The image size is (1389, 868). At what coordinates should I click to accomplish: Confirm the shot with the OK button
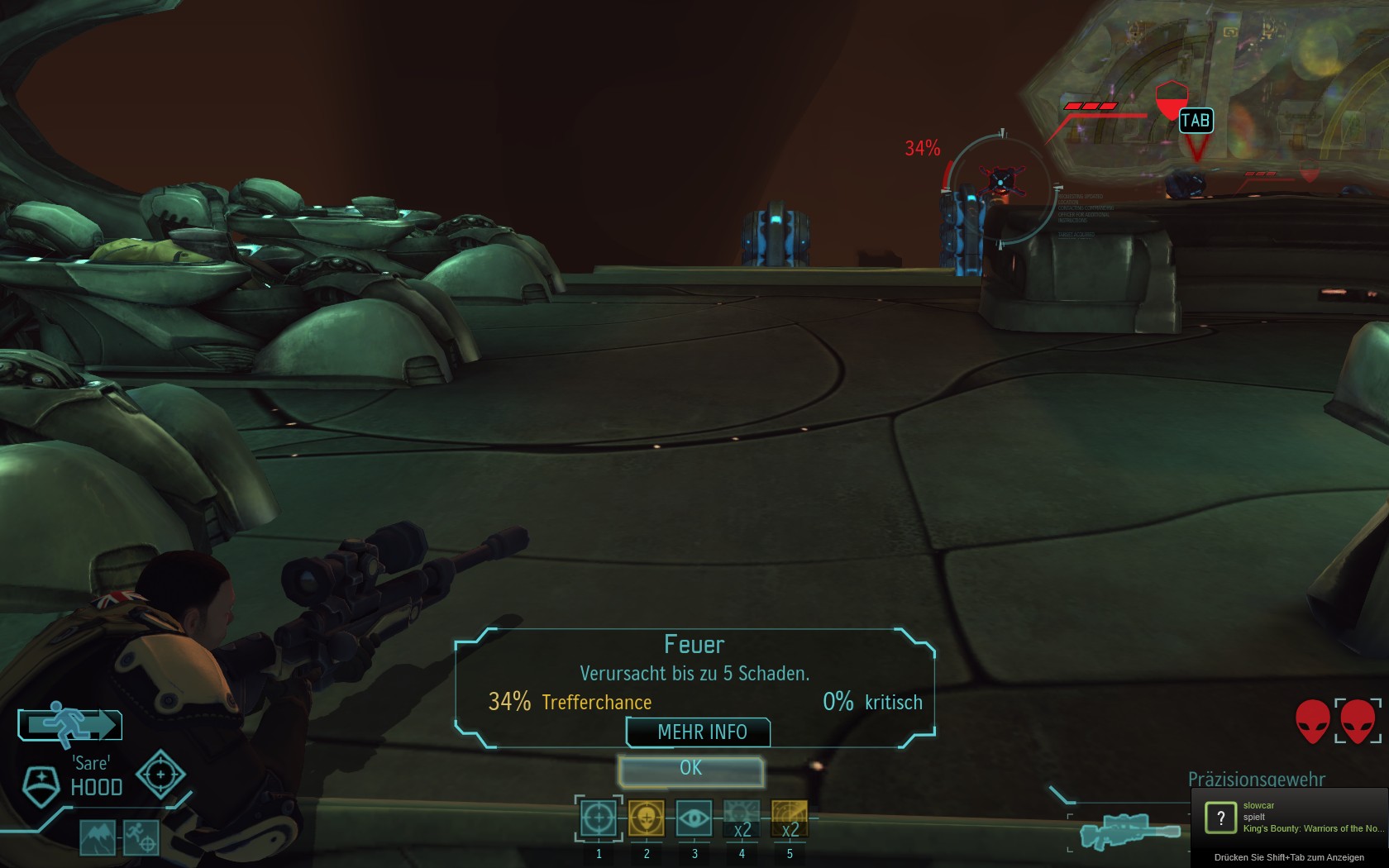pos(690,769)
